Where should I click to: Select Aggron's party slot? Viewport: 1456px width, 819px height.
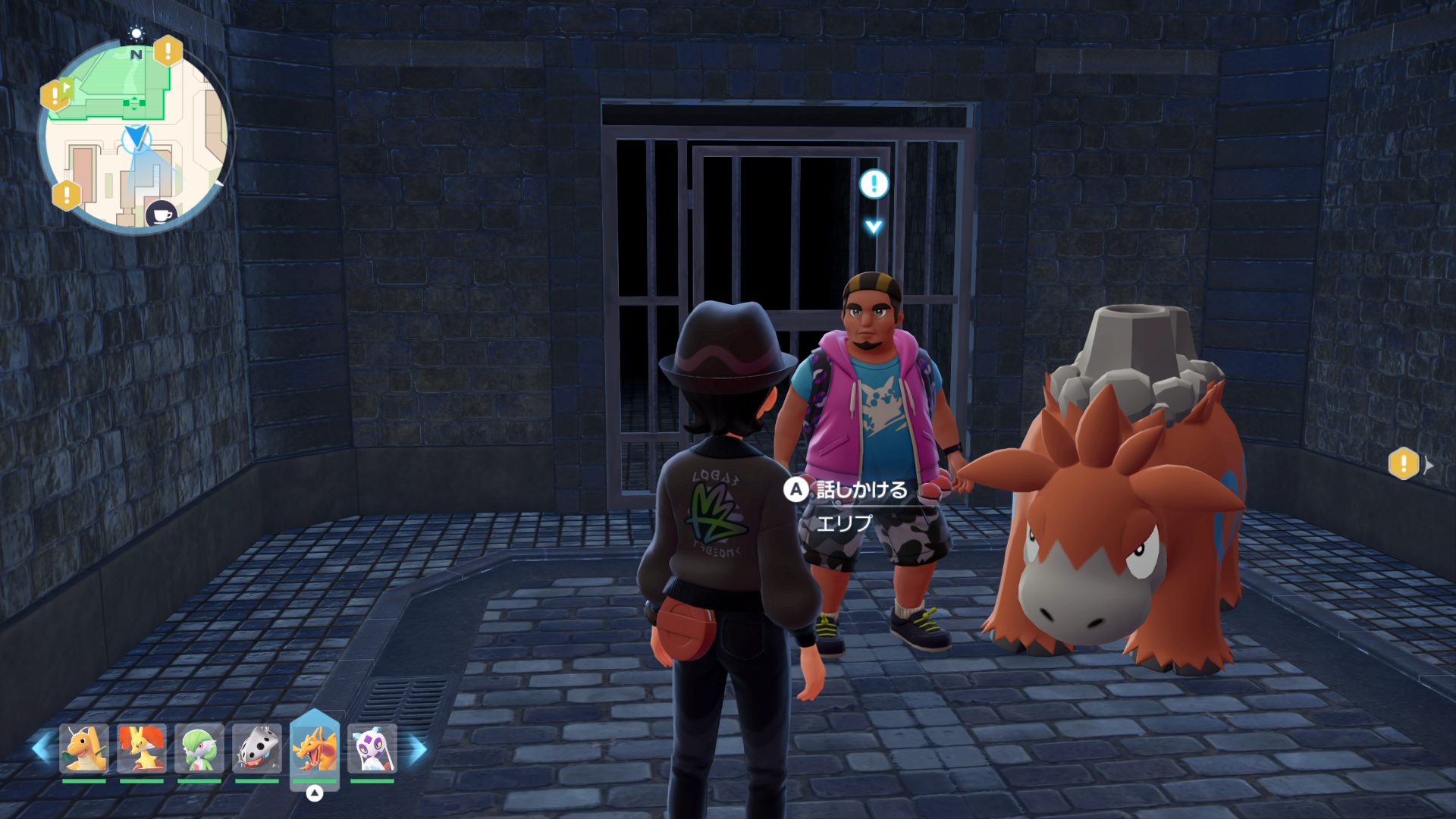pyautogui.click(x=256, y=748)
